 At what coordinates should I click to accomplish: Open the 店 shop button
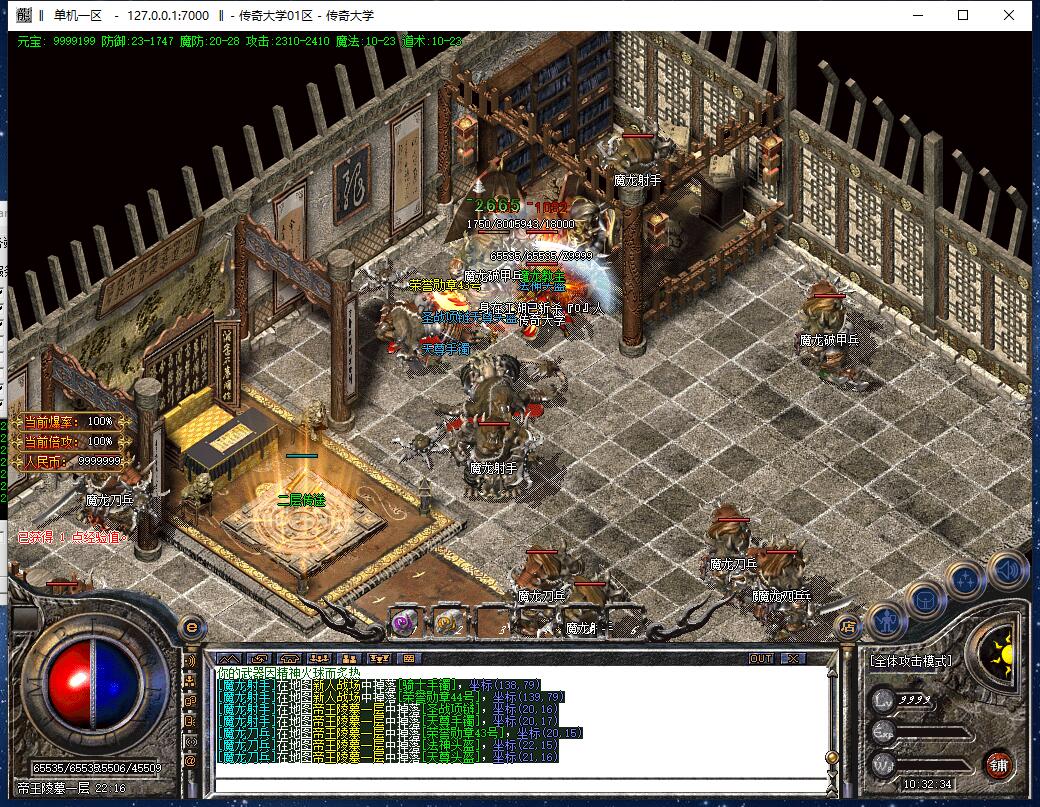848,627
